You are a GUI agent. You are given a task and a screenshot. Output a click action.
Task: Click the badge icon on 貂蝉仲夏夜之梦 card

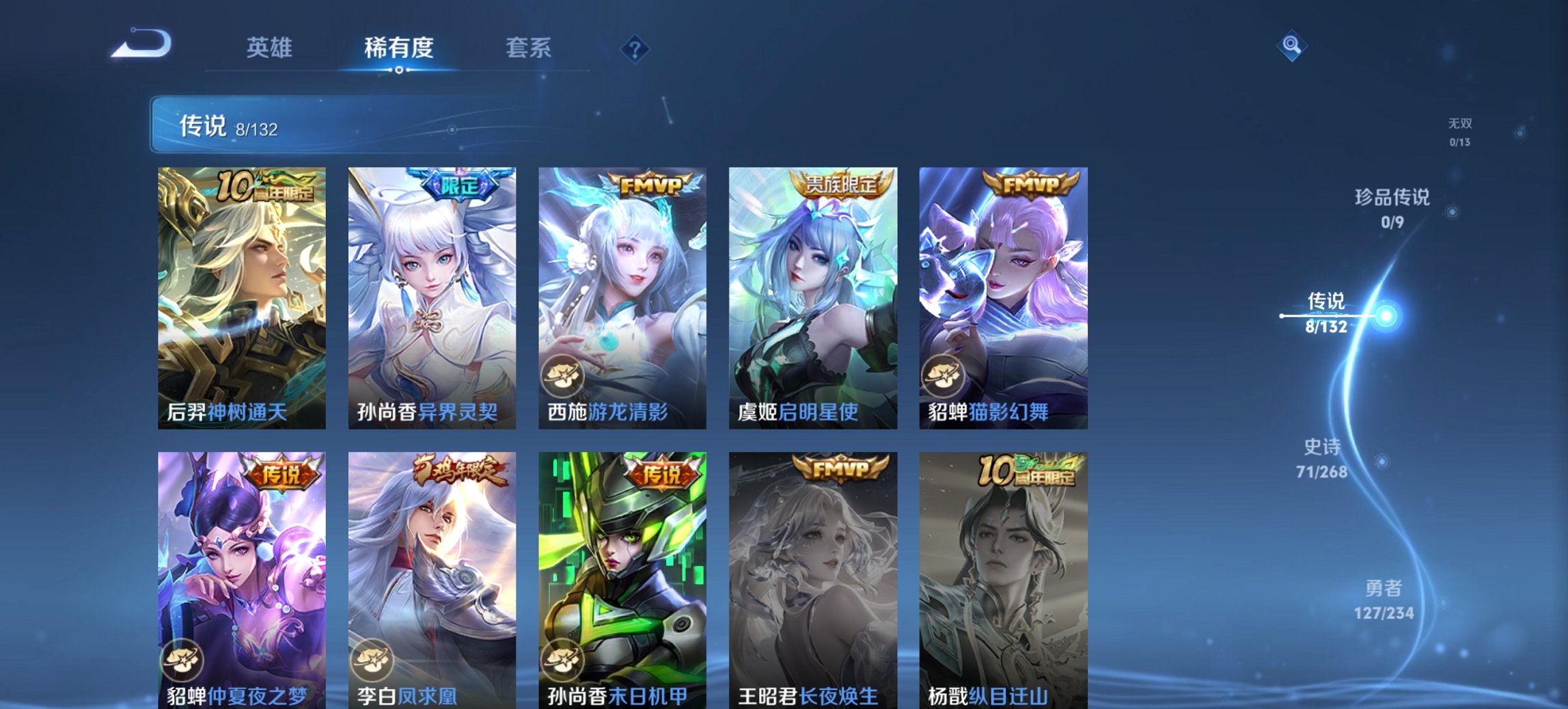[x=184, y=659]
